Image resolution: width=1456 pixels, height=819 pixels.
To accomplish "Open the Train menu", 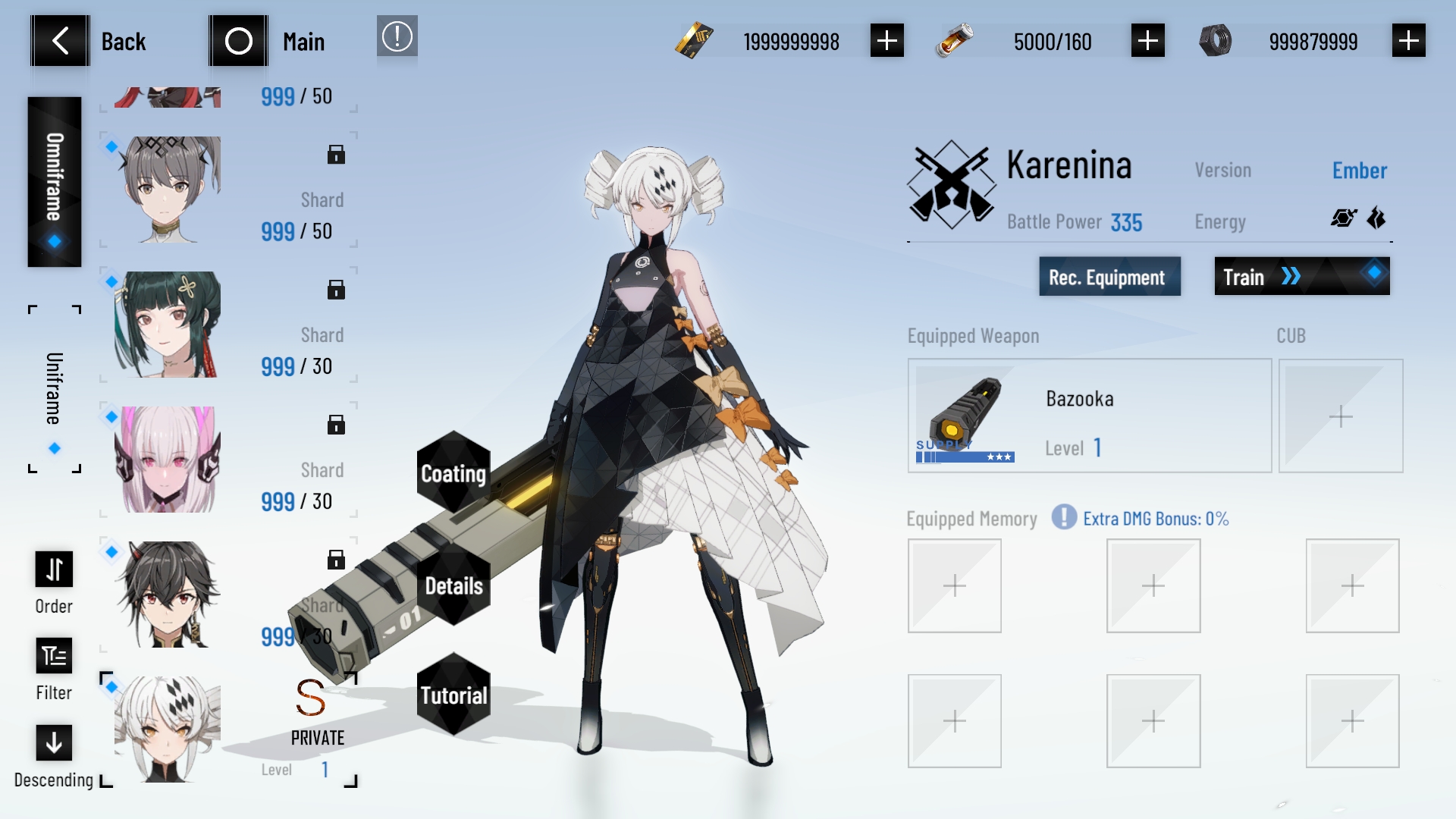I will click(x=1301, y=277).
